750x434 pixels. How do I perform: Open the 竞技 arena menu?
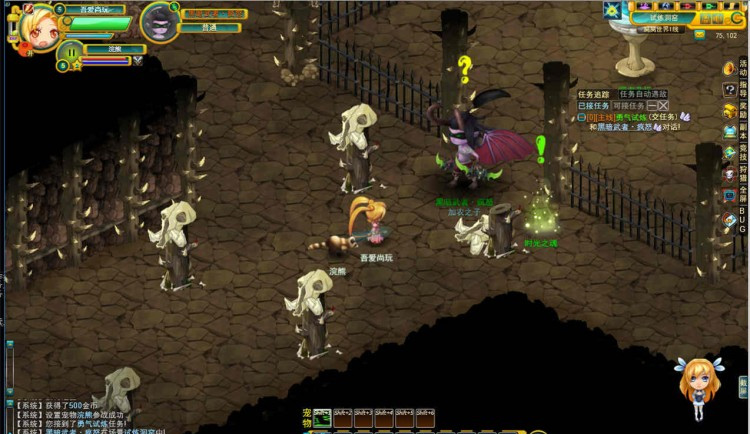click(x=731, y=152)
